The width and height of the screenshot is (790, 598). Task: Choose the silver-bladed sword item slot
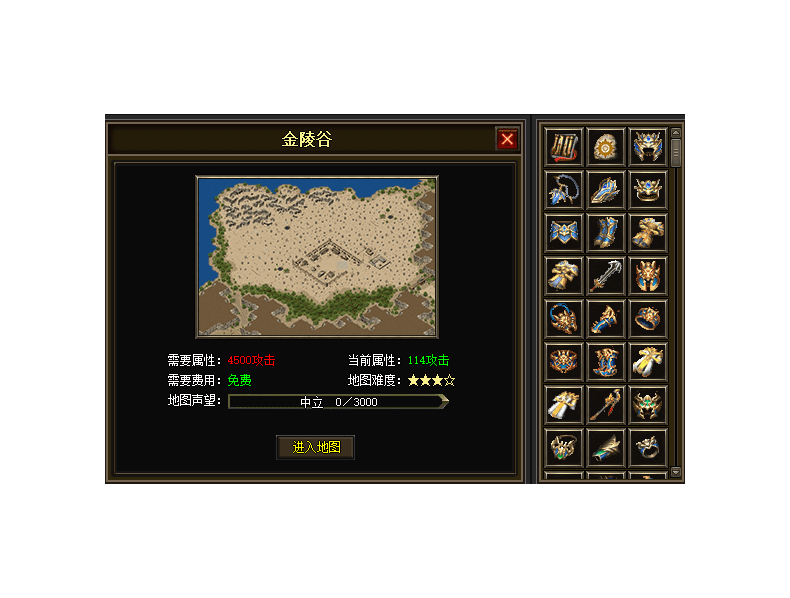606,275
